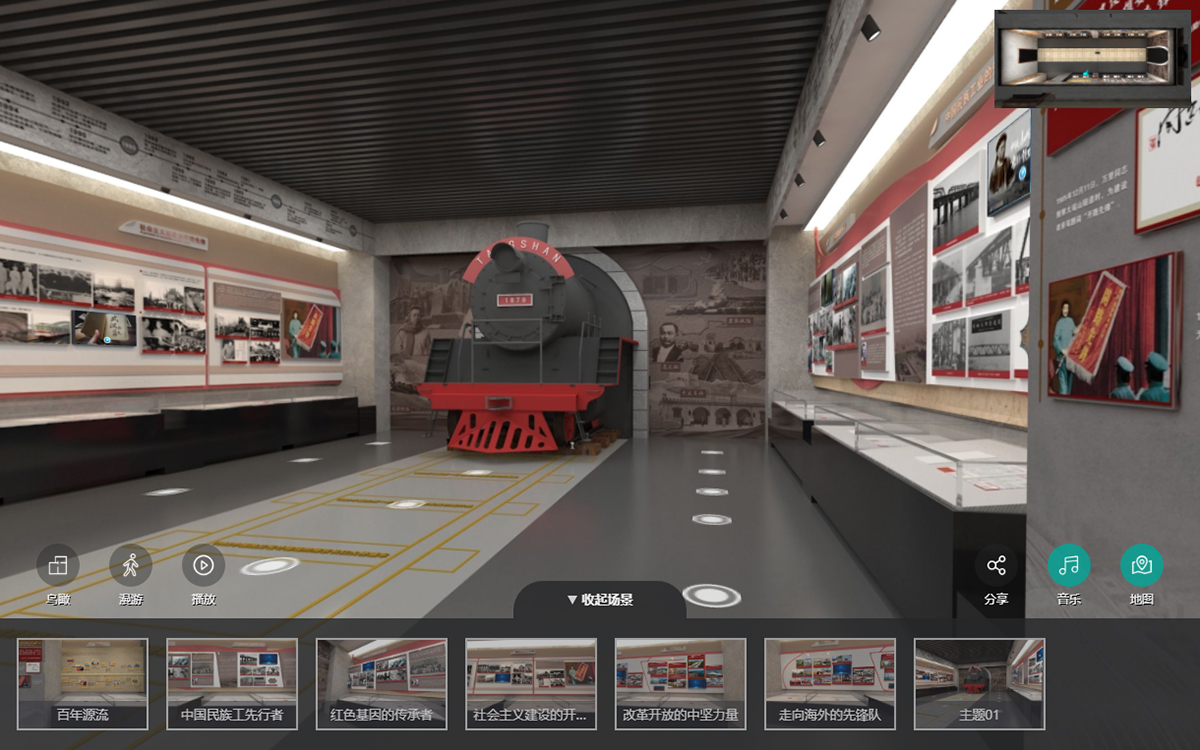Switch to the 社会主义建设的开... scene

pos(531,684)
